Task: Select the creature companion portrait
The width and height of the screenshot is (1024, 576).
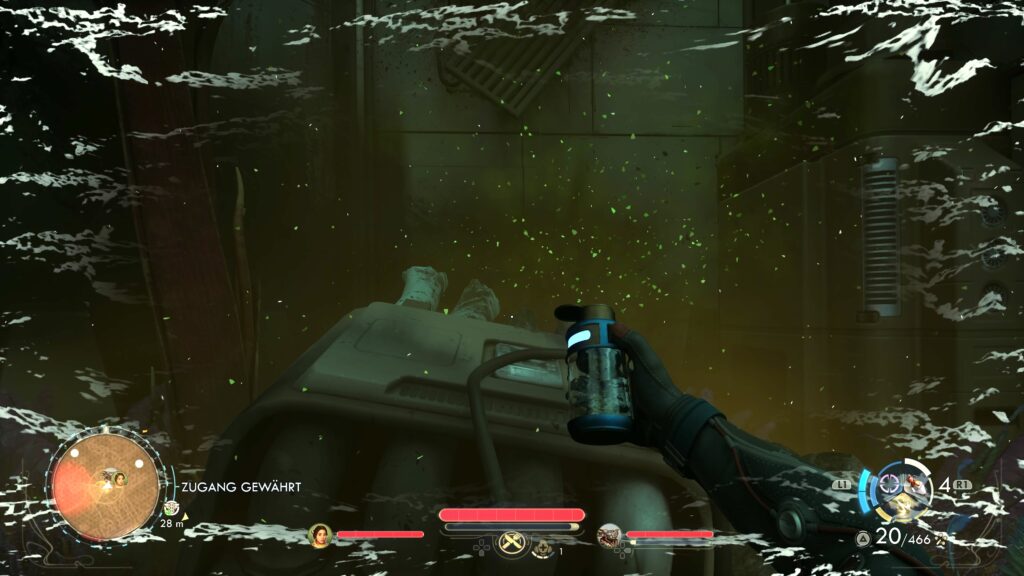Action: pyautogui.click(x=610, y=536)
